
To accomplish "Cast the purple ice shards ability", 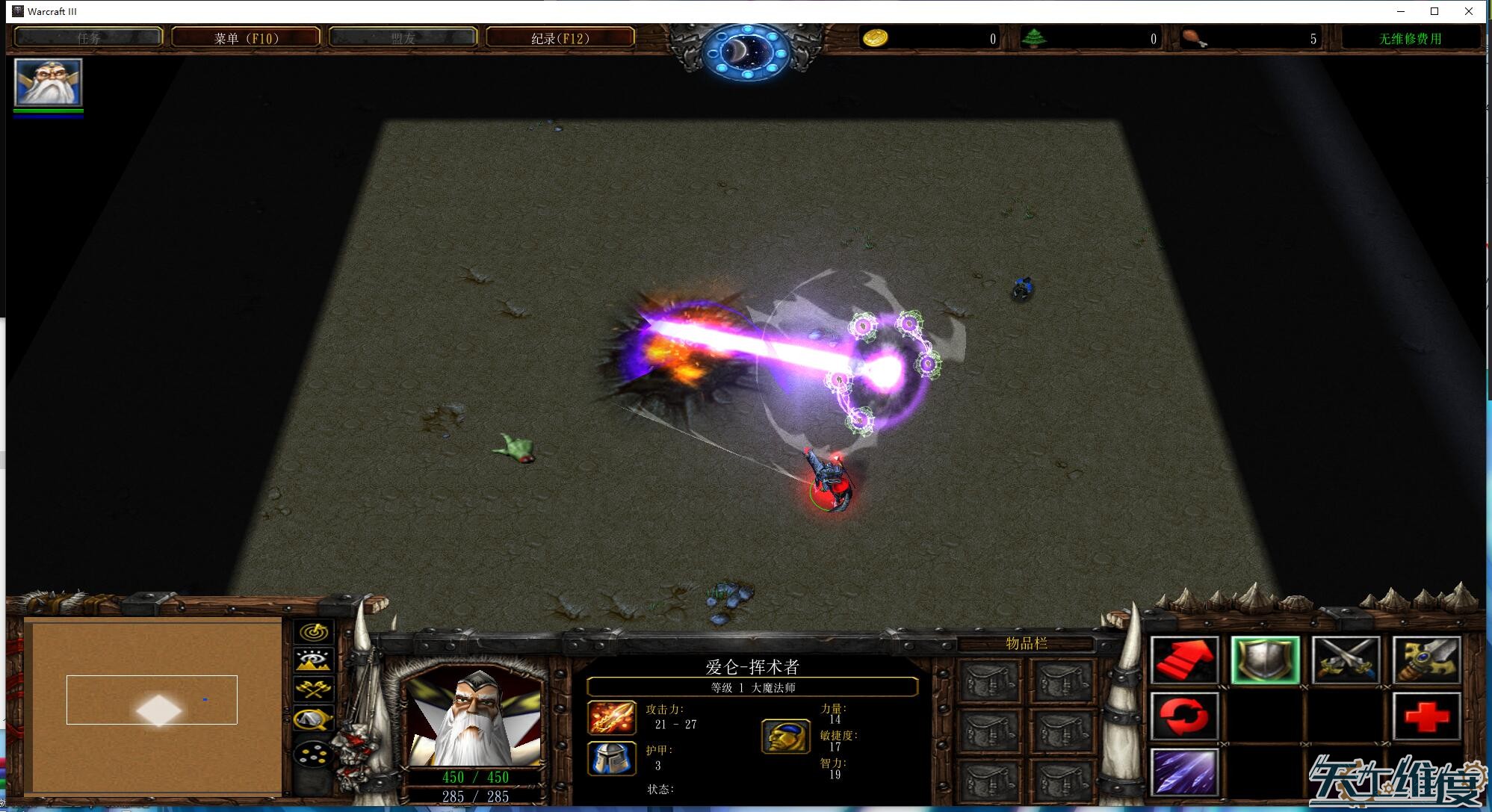I will (1185, 772).
